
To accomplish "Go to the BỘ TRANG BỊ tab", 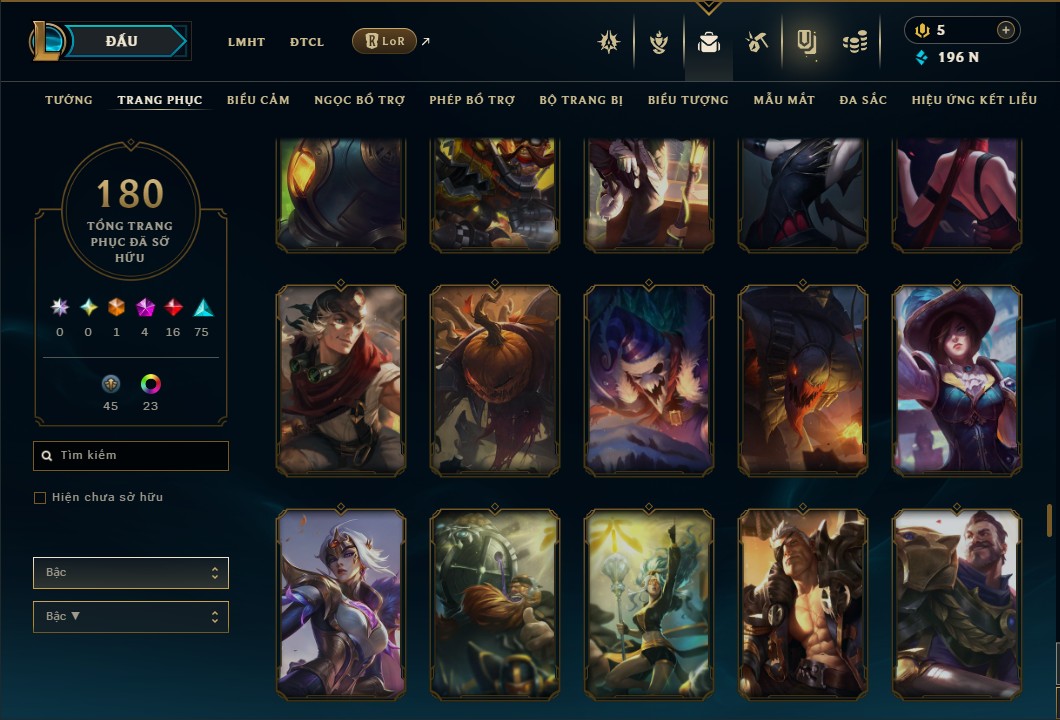I will pyautogui.click(x=581, y=100).
